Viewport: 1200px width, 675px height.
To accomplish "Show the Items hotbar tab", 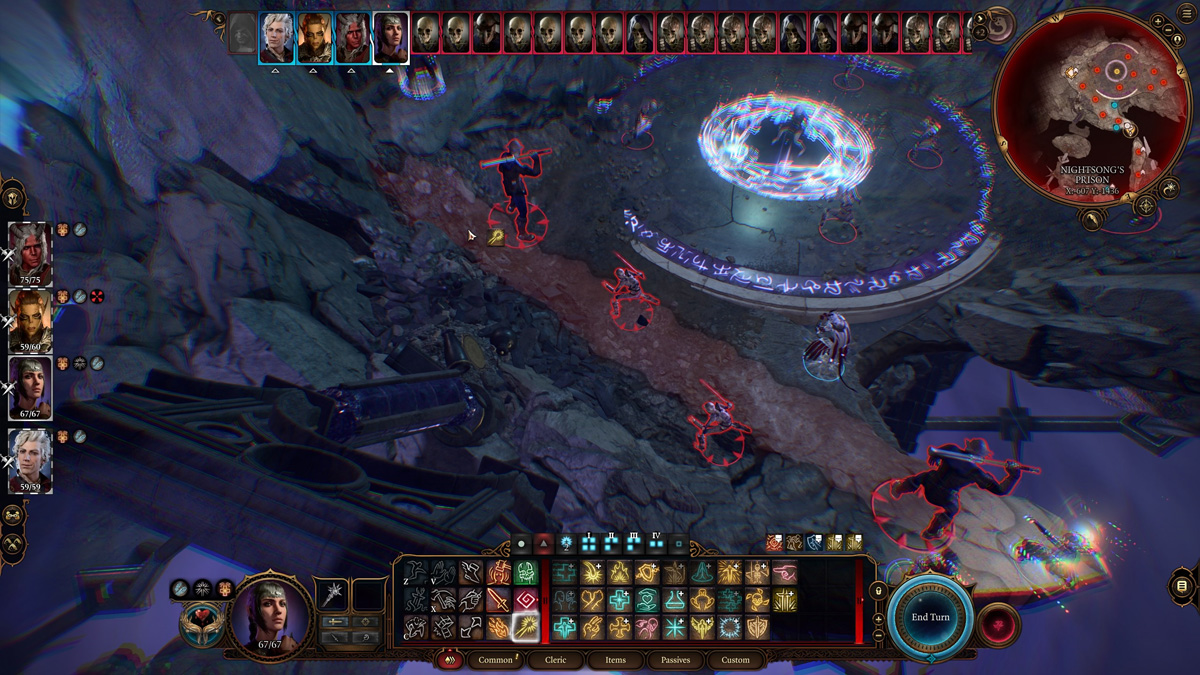I will point(615,660).
